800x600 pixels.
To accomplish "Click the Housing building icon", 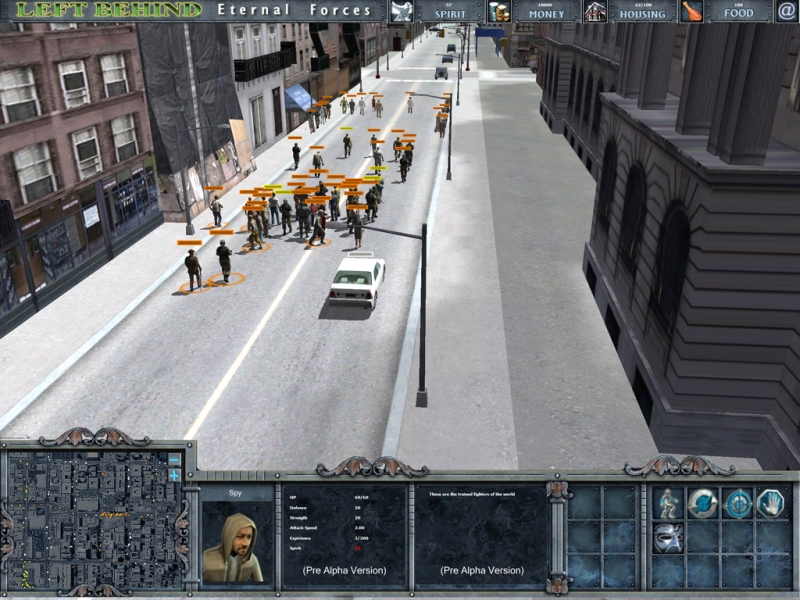I will pos(595,11).
